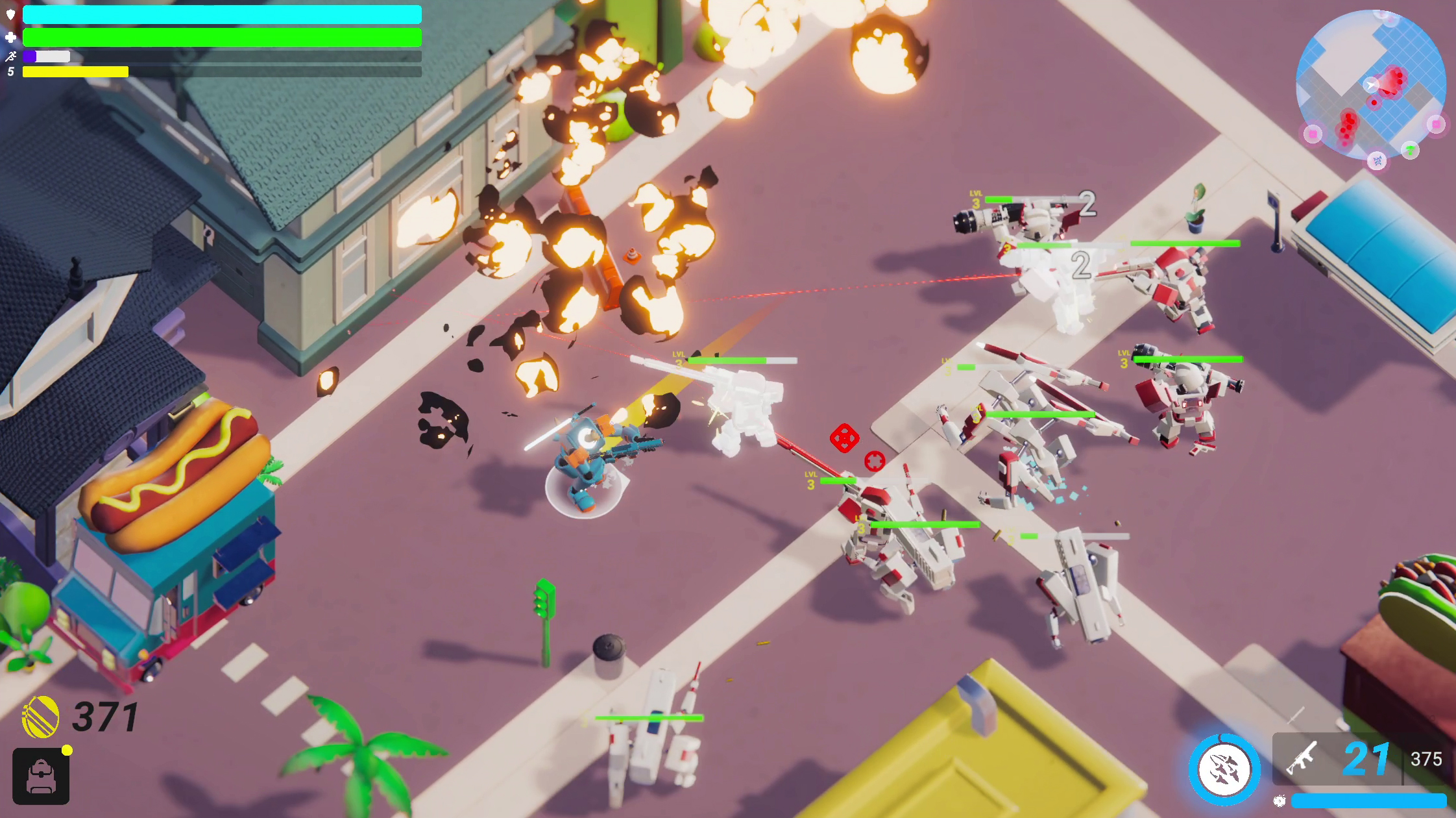Click the yellow XP progress bar
This screenshot has height=818, width=1456.
point(75,72)
